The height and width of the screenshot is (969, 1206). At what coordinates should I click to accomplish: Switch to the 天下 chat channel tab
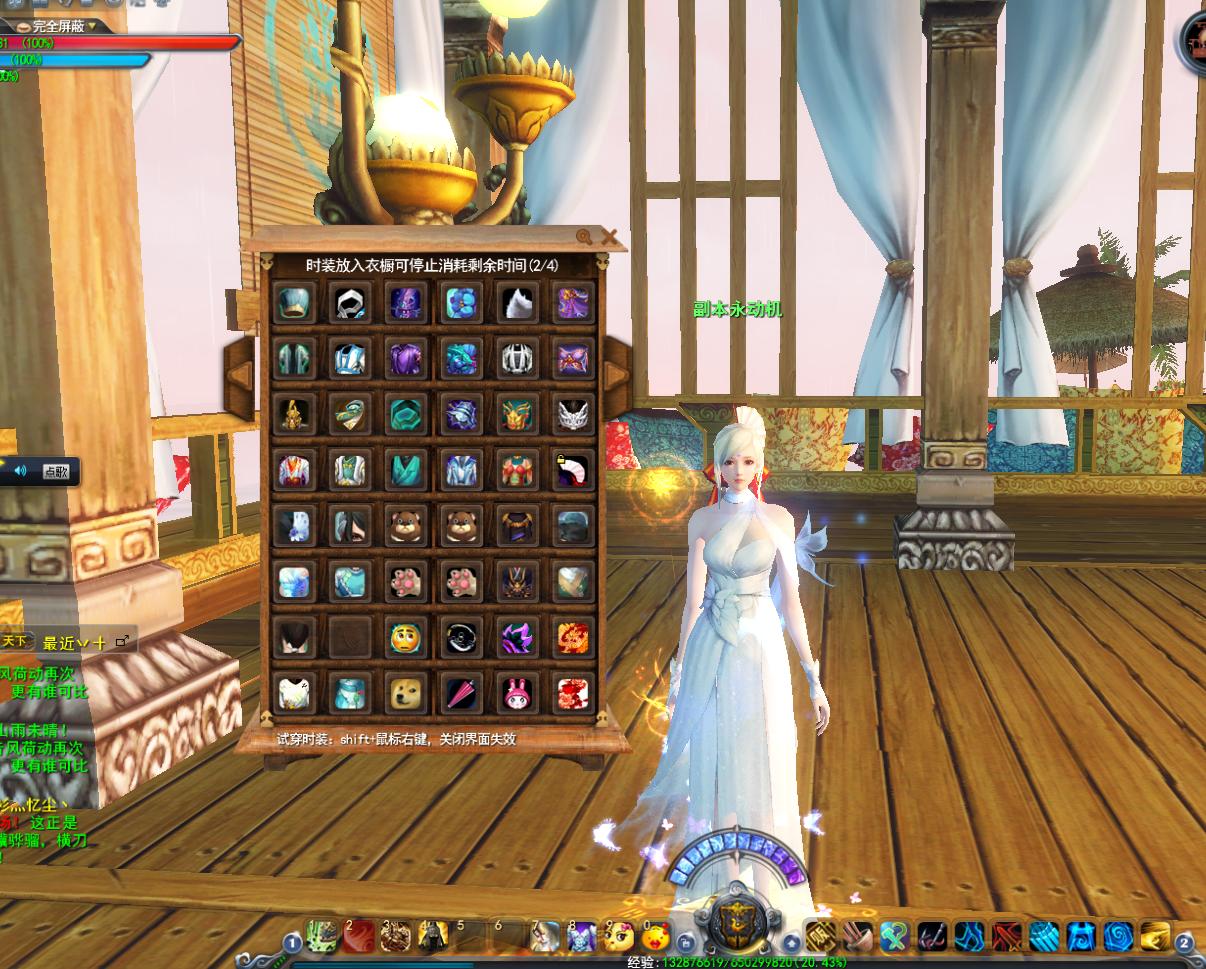(15, 641)
